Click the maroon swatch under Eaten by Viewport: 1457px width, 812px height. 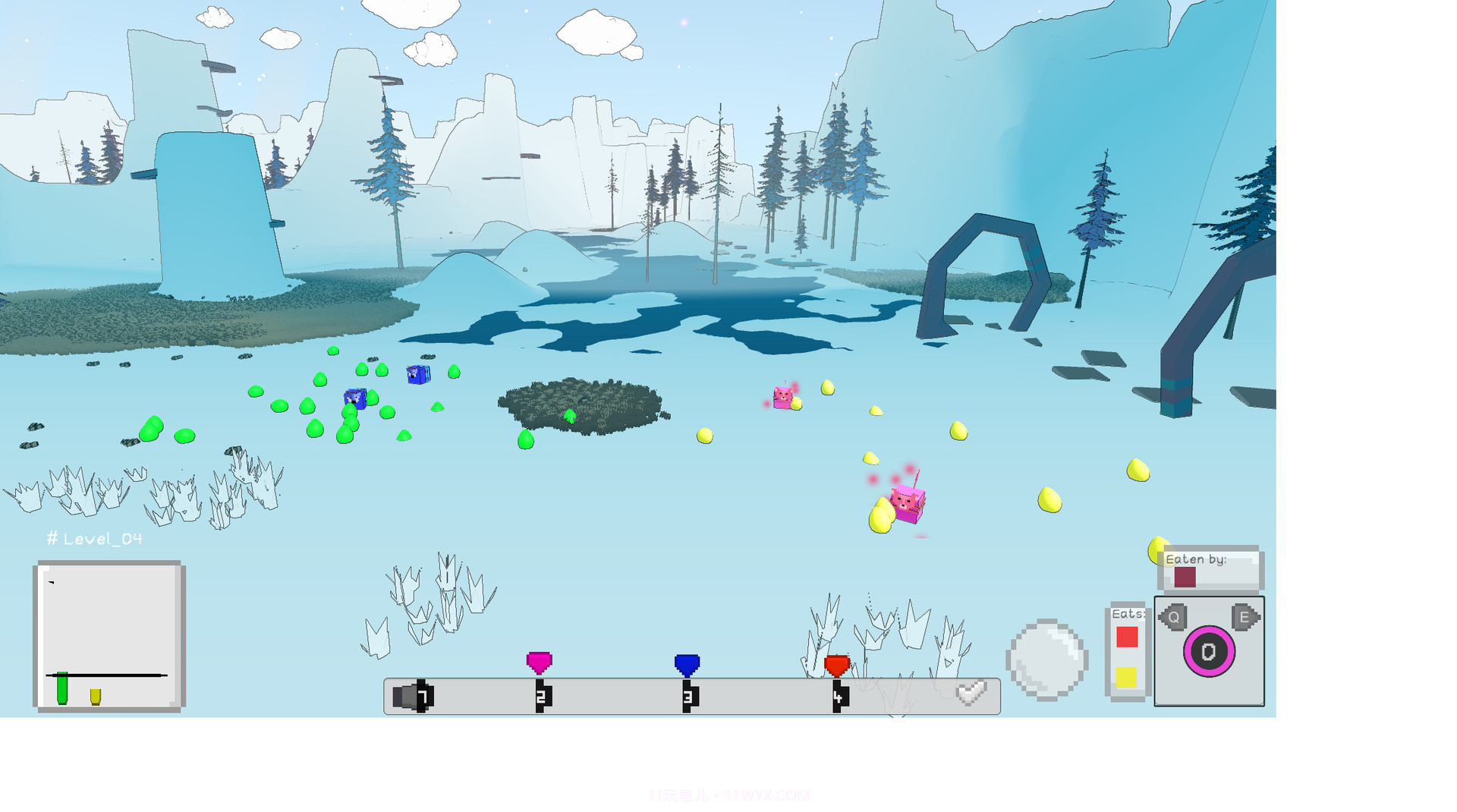click(1185, 578)
